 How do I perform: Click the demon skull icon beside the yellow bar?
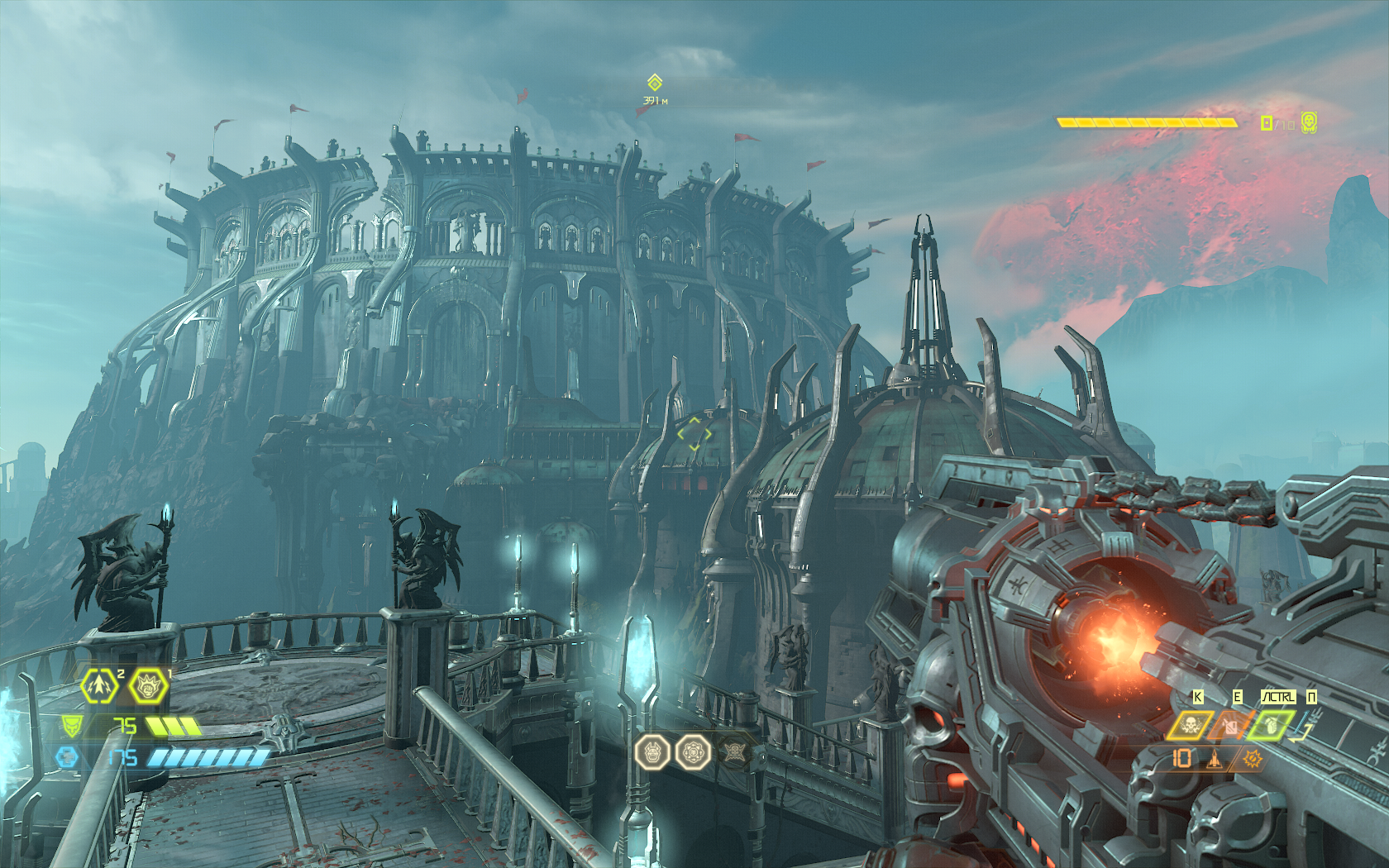(1309, 123)
